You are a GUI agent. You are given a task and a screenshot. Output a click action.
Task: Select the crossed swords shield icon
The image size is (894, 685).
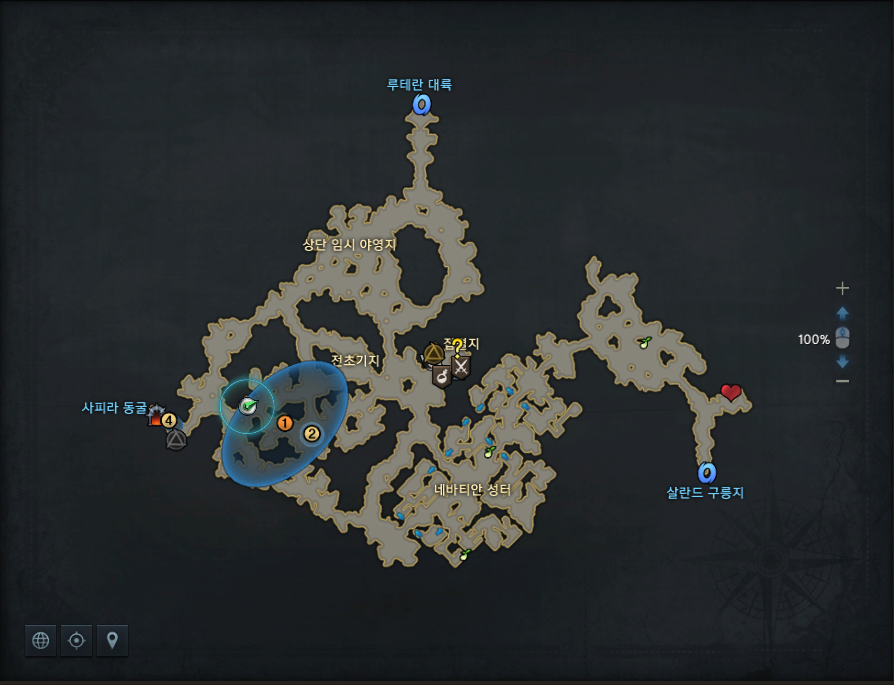pyautogui.click(x=460, y=367)
